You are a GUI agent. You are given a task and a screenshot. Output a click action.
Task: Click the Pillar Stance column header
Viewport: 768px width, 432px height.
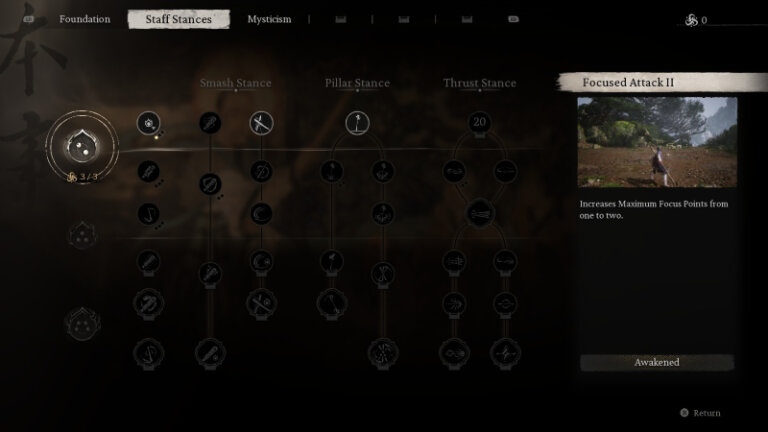pos(357,83)
